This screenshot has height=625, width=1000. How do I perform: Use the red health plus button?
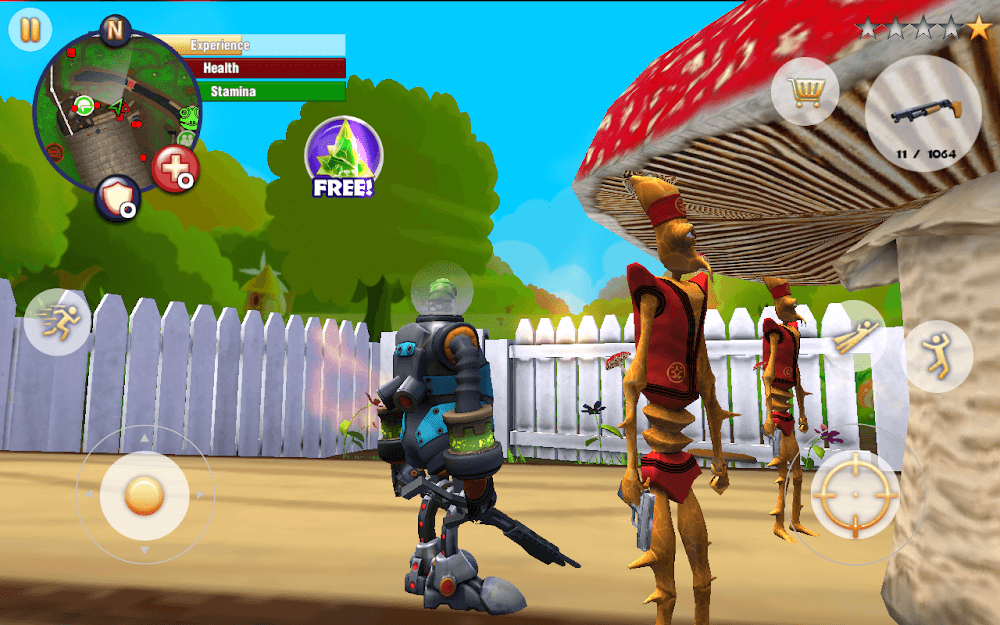[x=175, y=170]
